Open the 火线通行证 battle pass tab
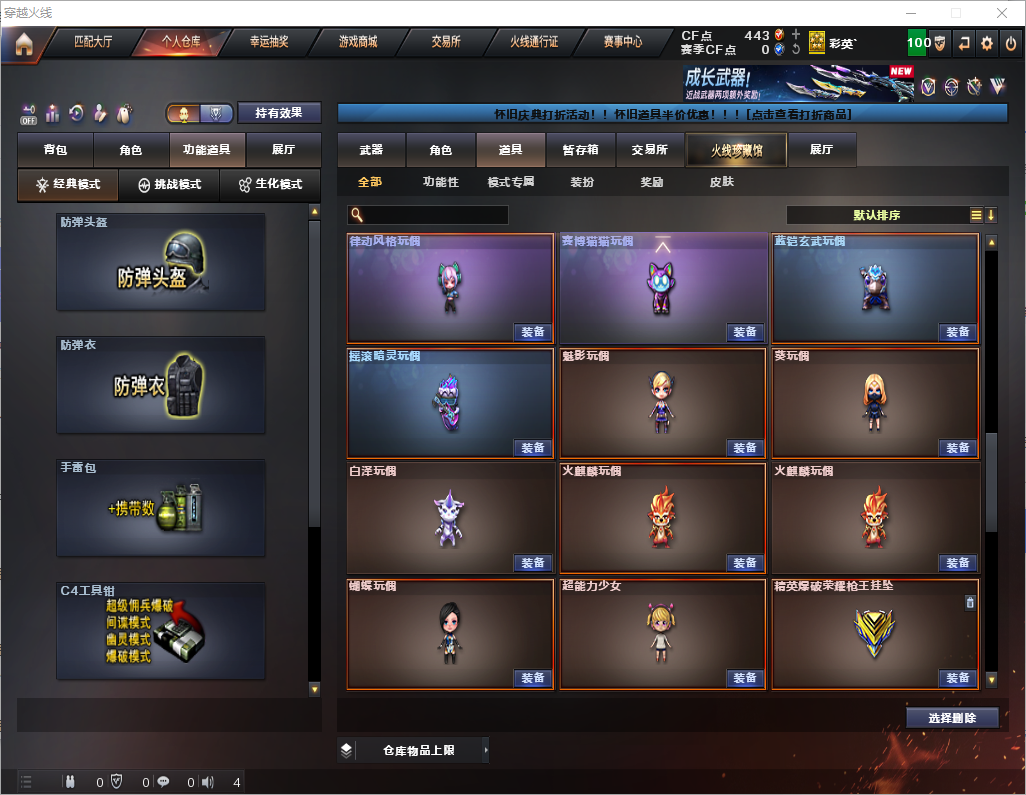The width and height of the screenshot is (1026, 795). click(534, 42)
